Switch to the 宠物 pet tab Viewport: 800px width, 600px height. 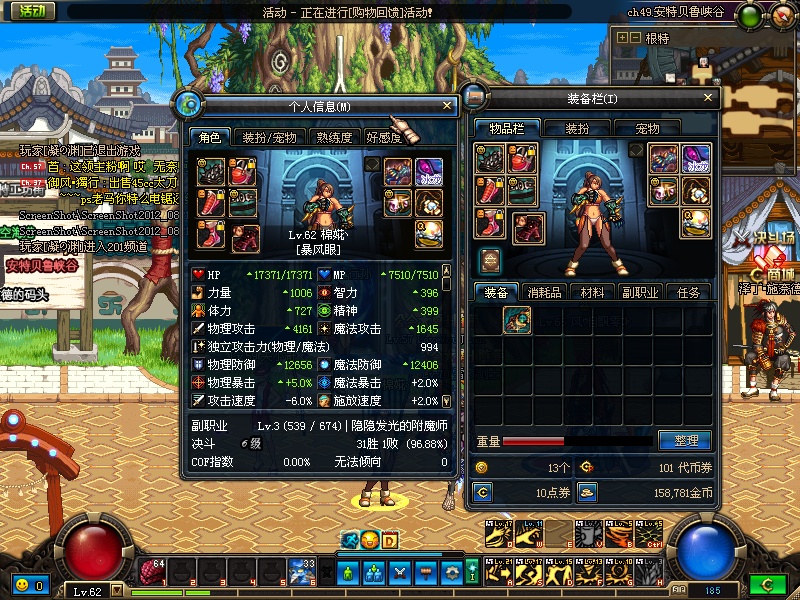(648, 129)
